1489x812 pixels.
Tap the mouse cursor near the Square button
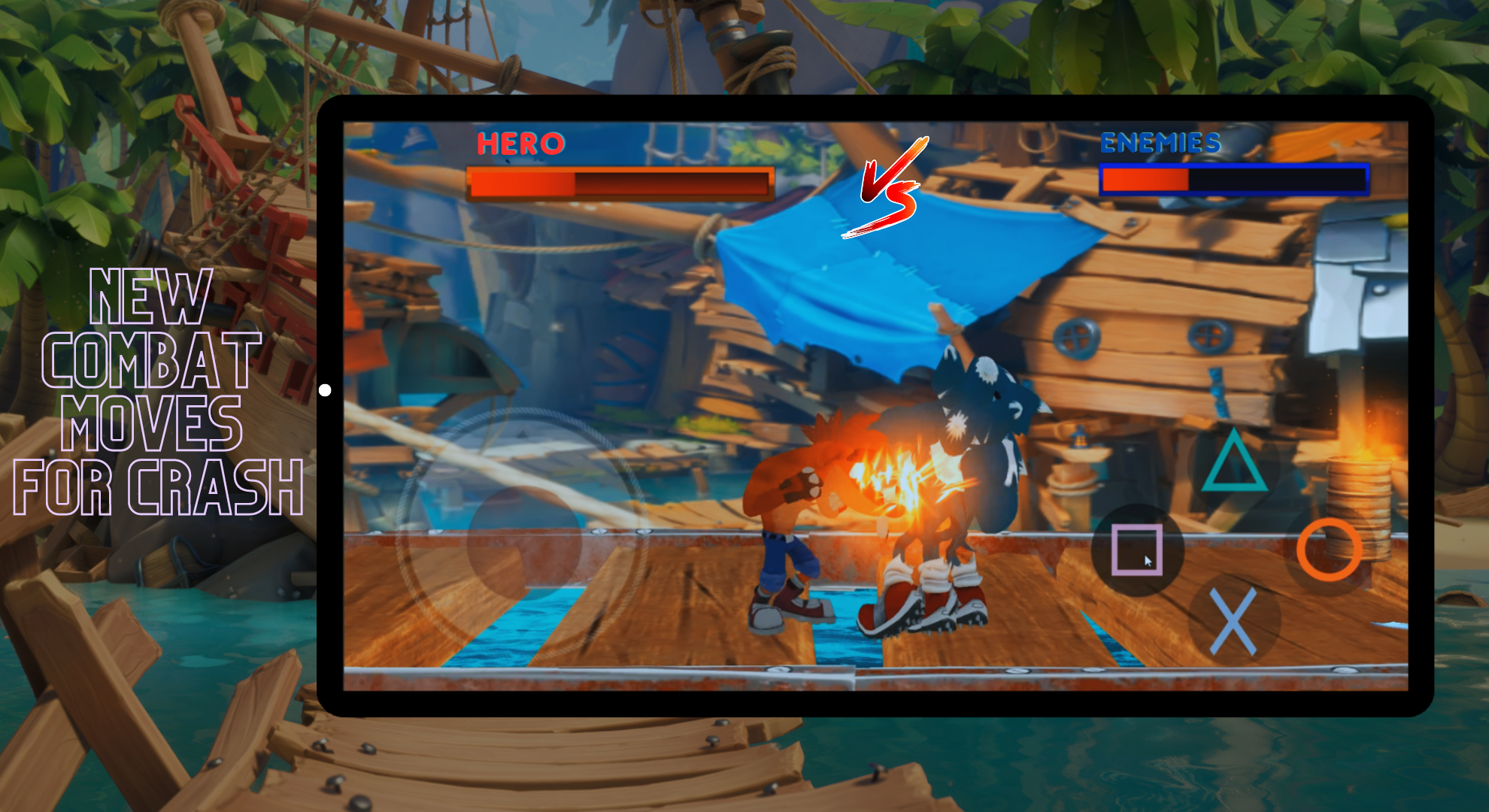1147,560
